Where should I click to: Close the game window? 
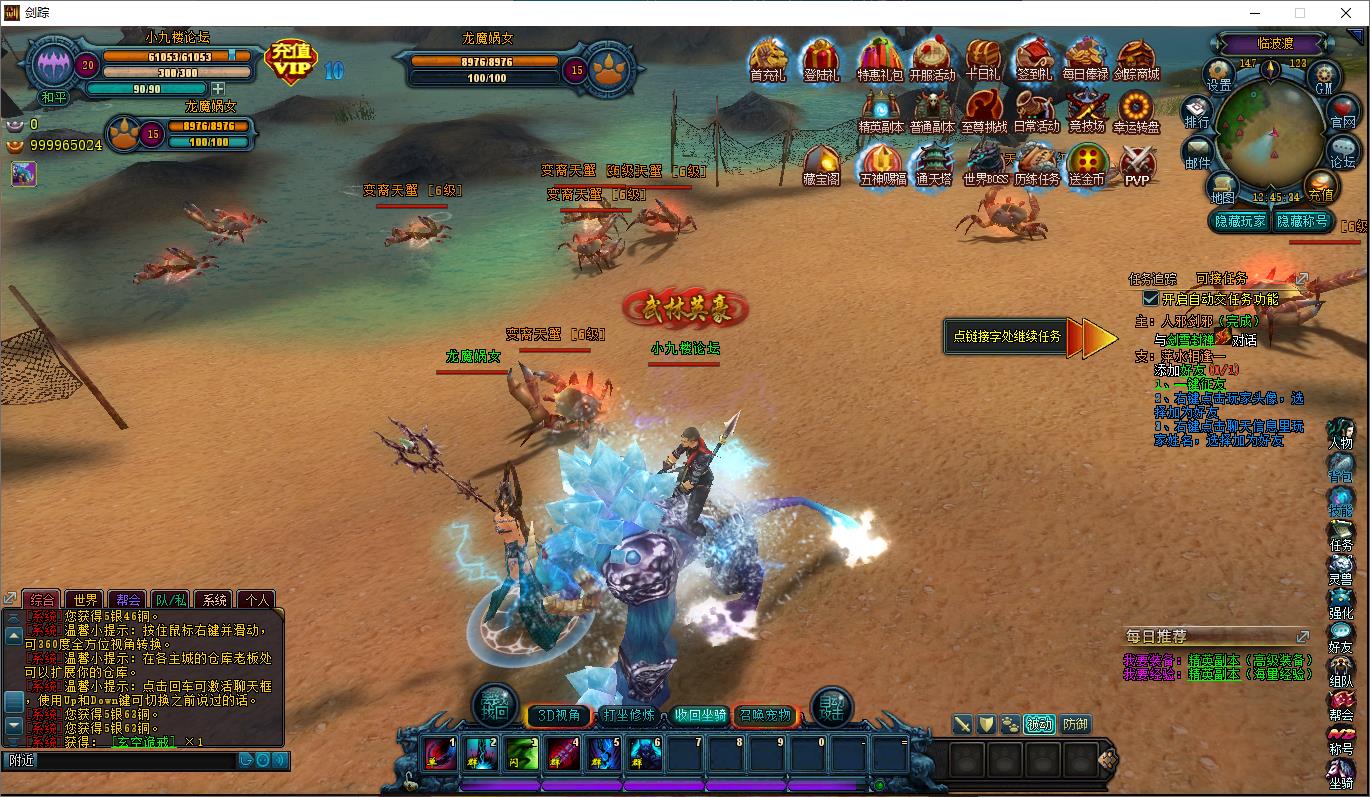pyautogui.click(x=1345, y=13)
